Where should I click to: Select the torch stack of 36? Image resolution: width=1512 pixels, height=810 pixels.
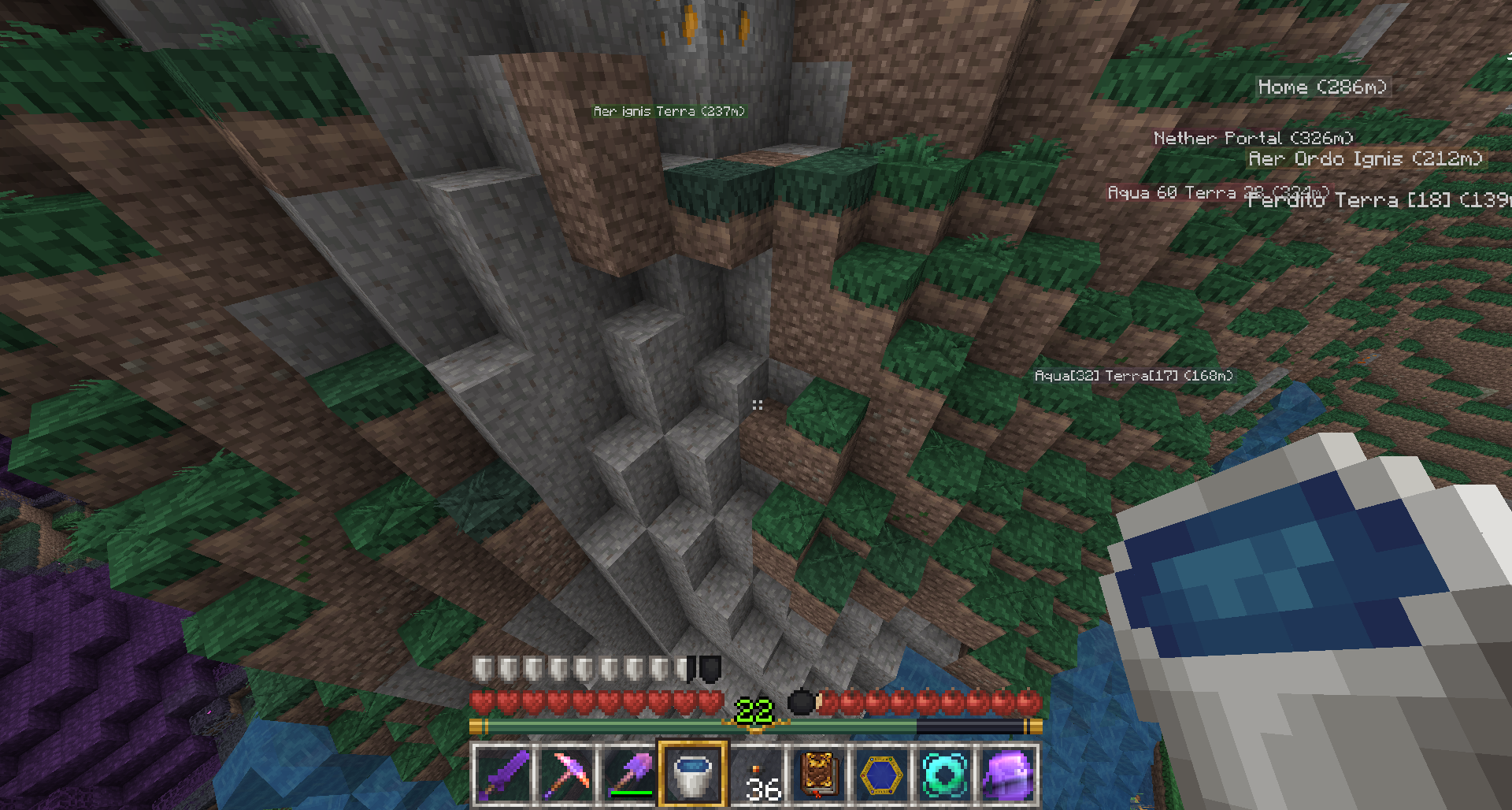click(756, 775)
